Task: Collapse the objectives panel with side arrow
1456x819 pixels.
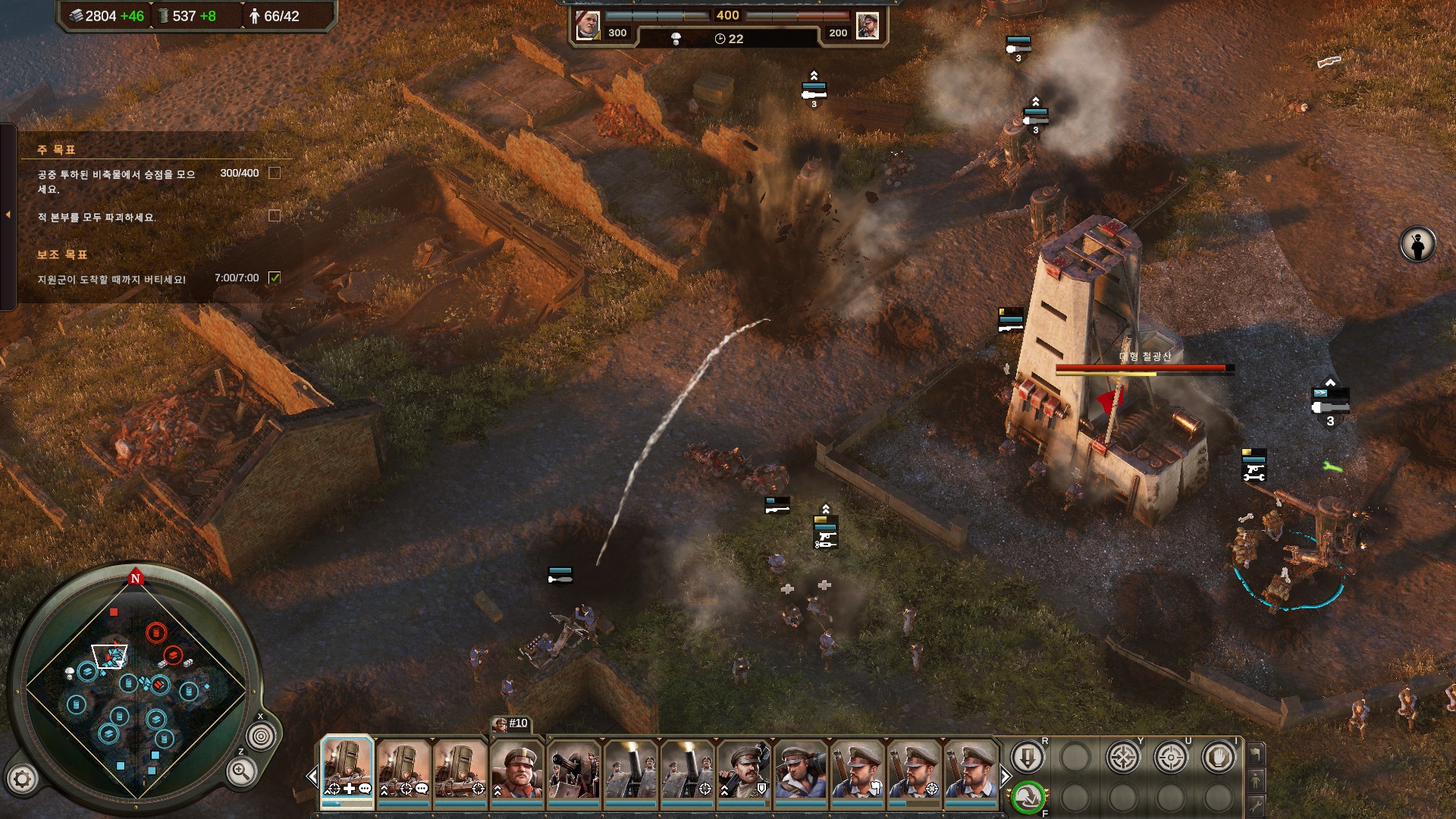Action: click(8, 215)
